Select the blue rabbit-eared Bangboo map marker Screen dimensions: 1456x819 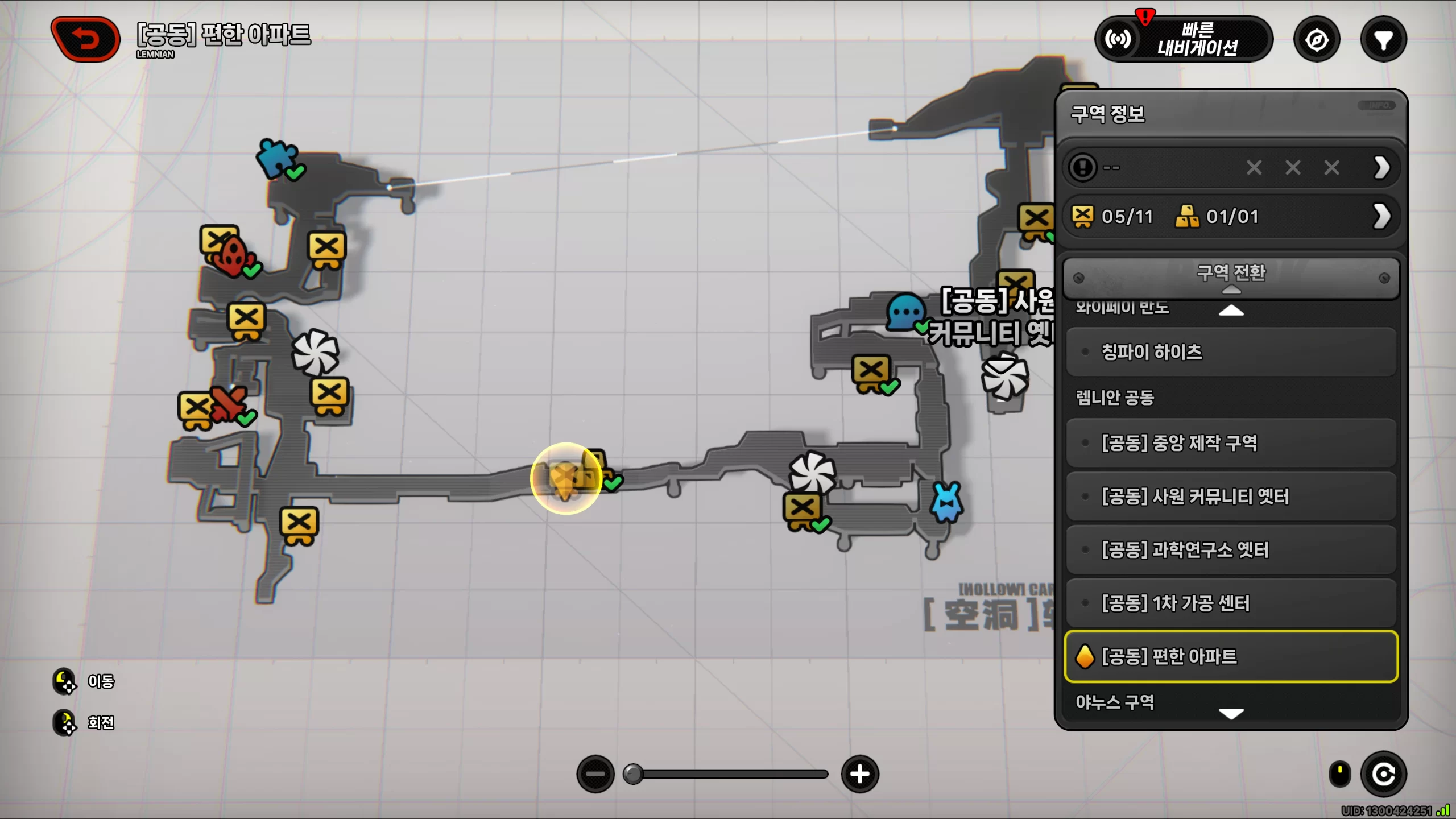pyautogui.click(x=946, y=502)
